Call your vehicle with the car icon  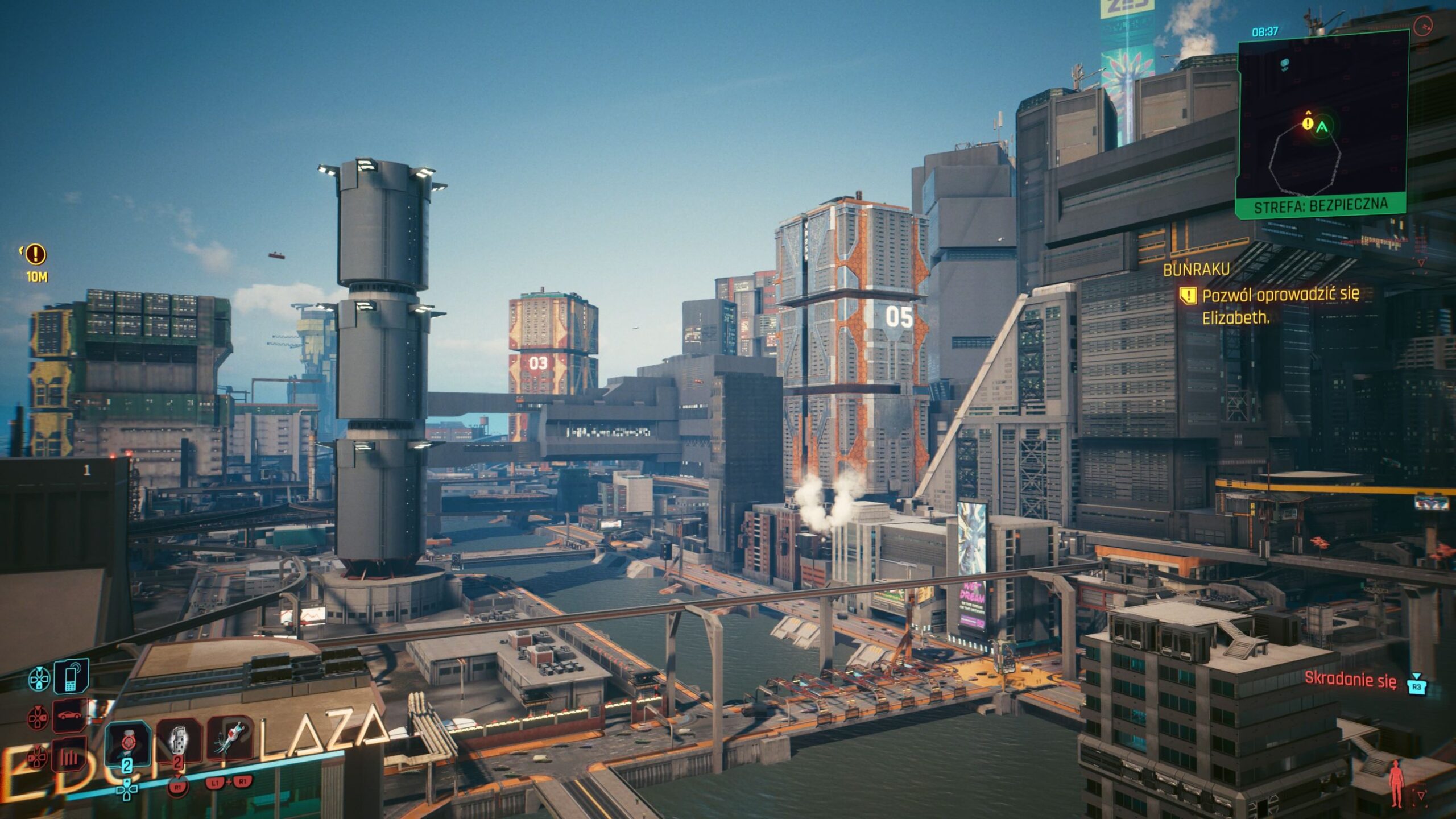click(70, 715)
